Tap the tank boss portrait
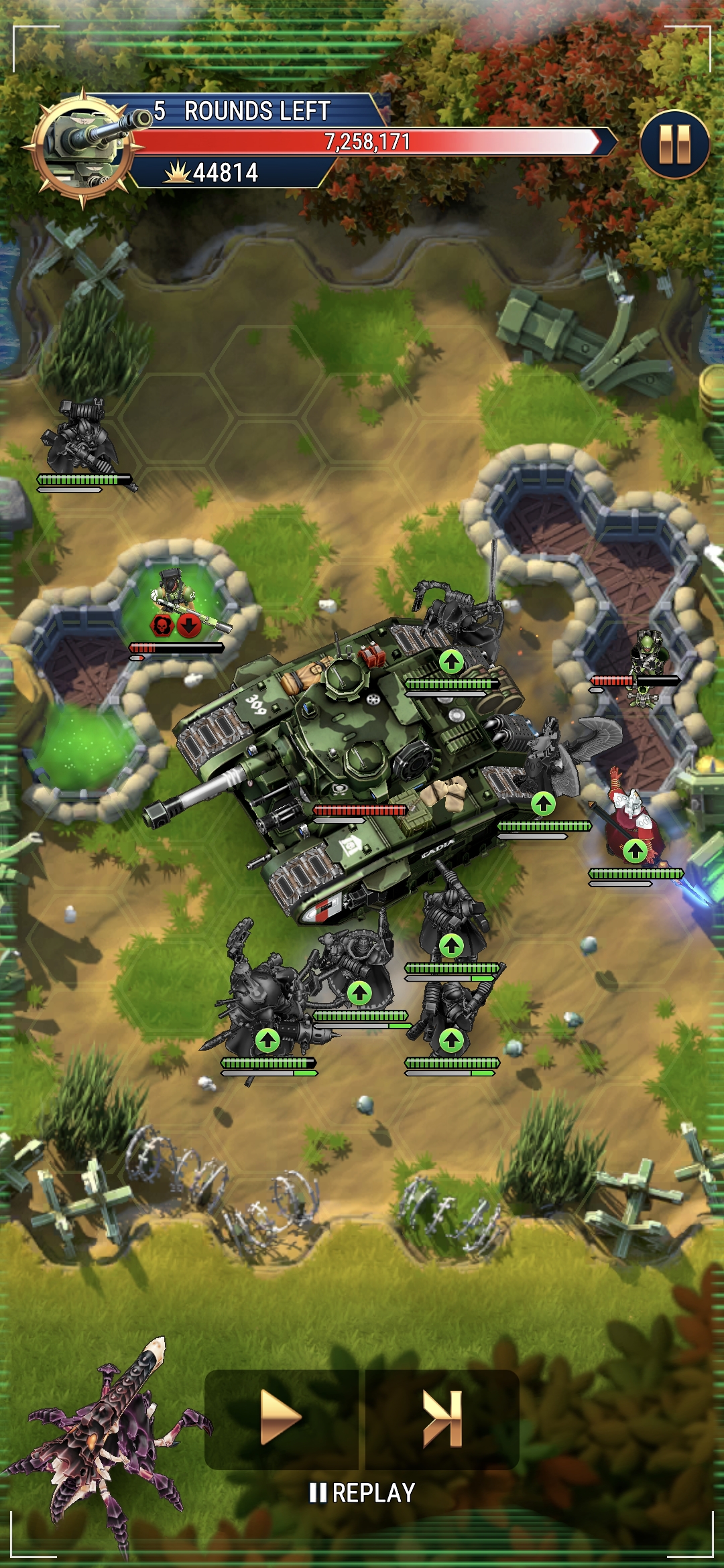 [84, 147]
